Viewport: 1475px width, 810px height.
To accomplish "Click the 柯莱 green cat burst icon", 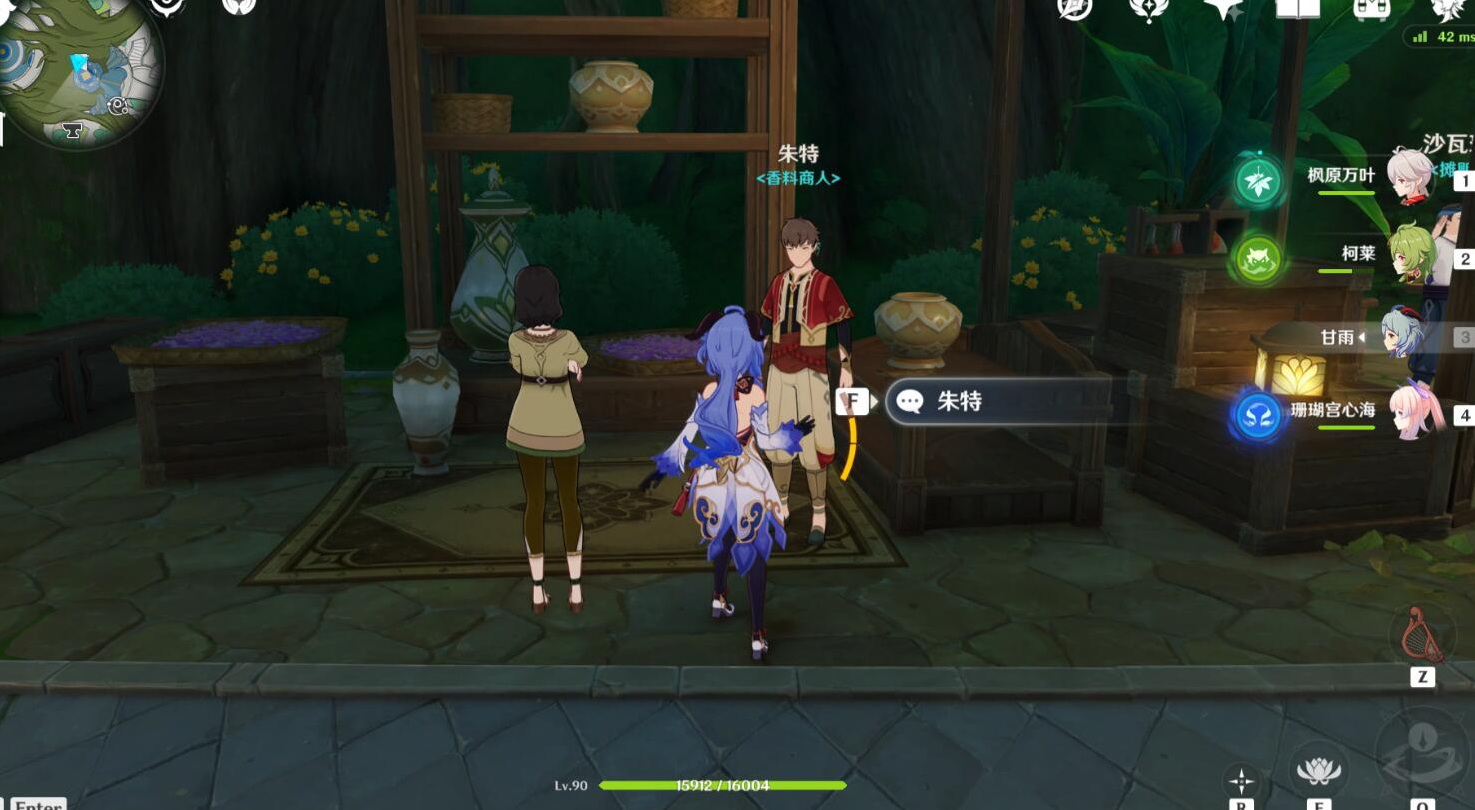I will (1257, 259).
